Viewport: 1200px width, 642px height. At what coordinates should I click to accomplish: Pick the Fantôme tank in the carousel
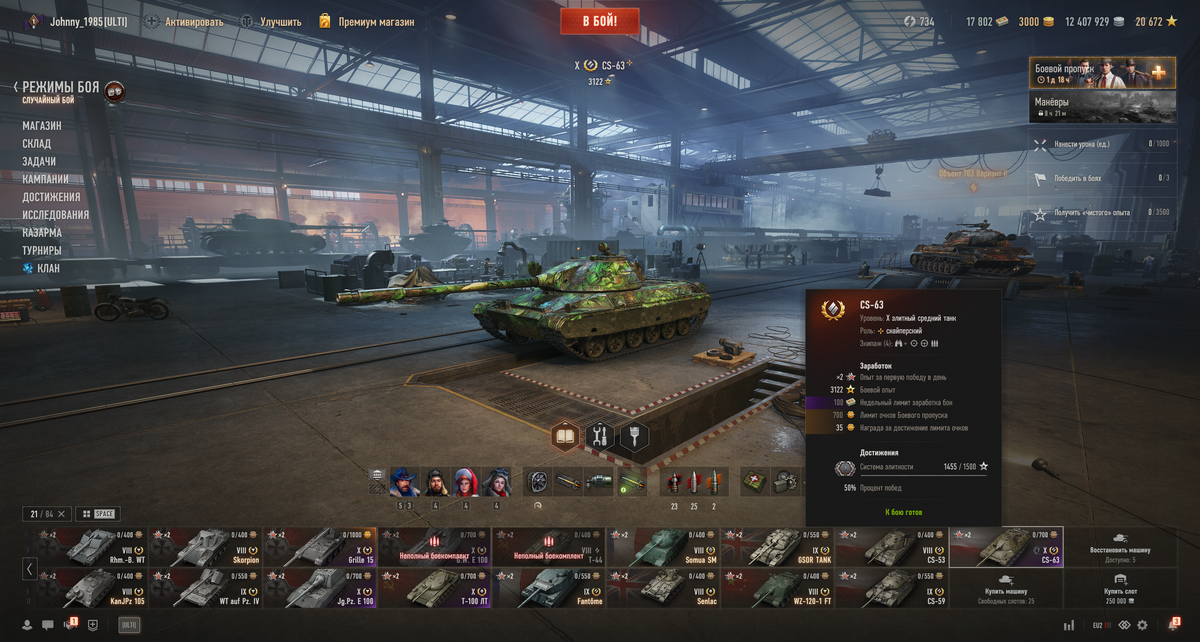pyautogui.click(x=548, y=588)
